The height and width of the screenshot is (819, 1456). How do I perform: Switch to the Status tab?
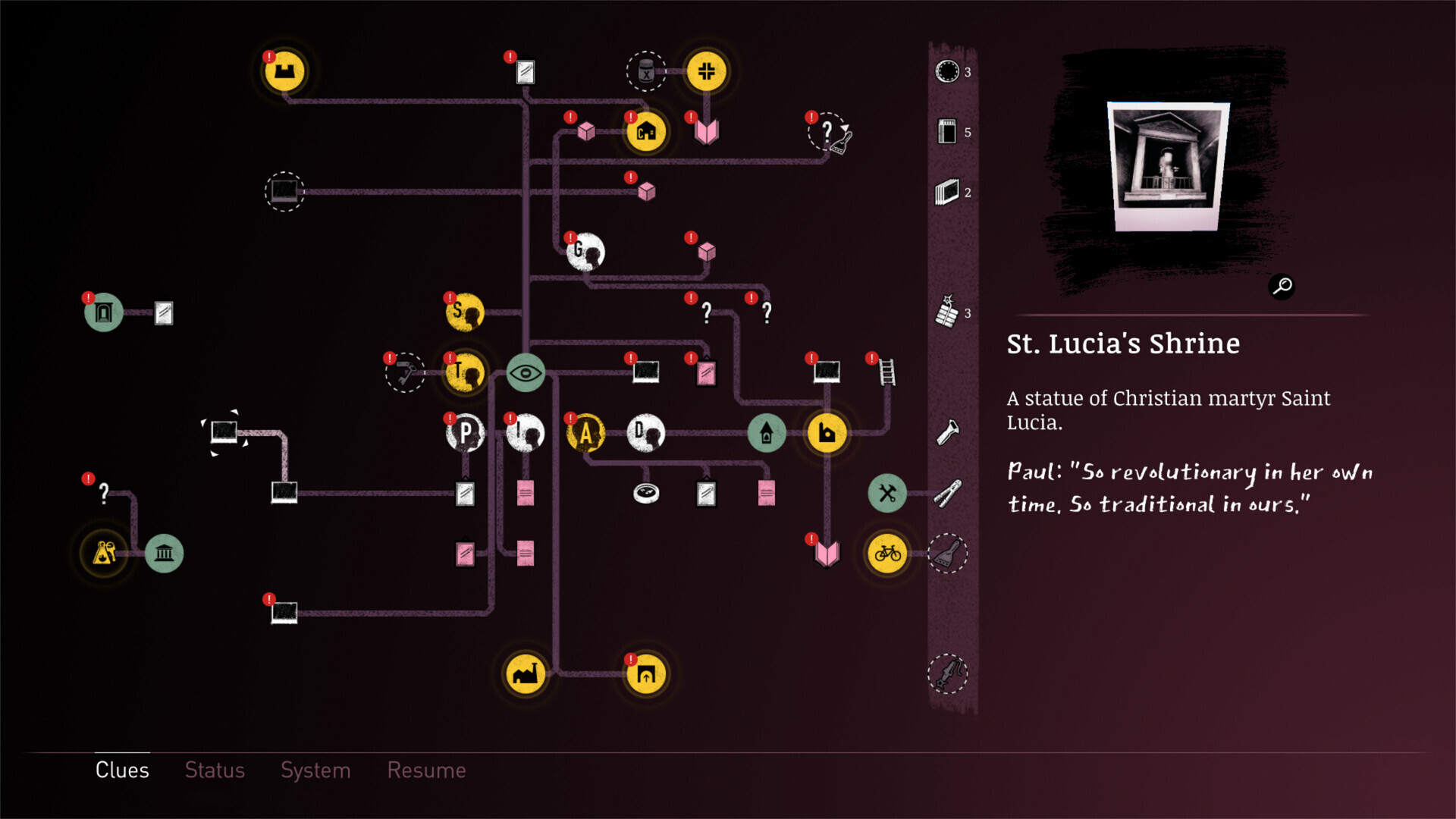(215, 770)
